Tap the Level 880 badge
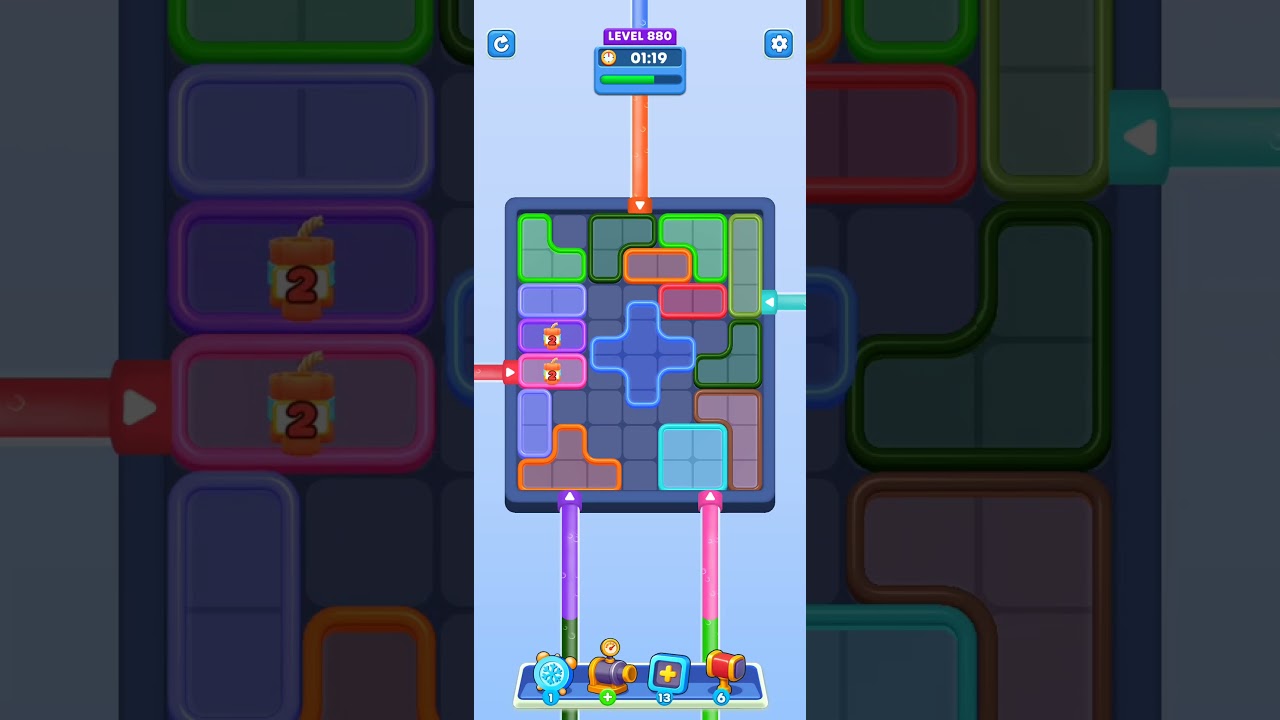The height and width of the screenshot is (720, 1280). 639,35
